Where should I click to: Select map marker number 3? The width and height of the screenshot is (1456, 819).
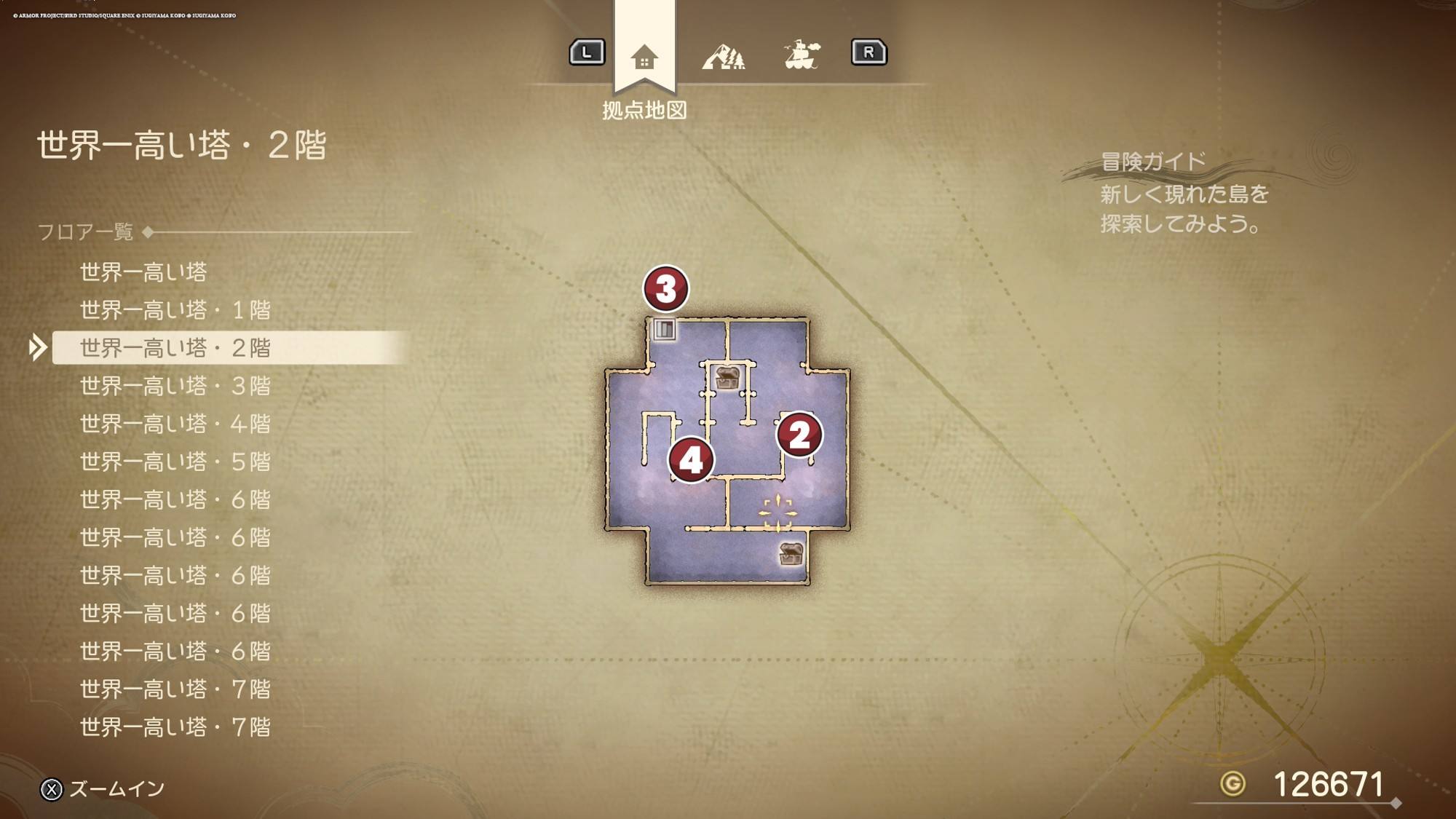coord(665,288)
